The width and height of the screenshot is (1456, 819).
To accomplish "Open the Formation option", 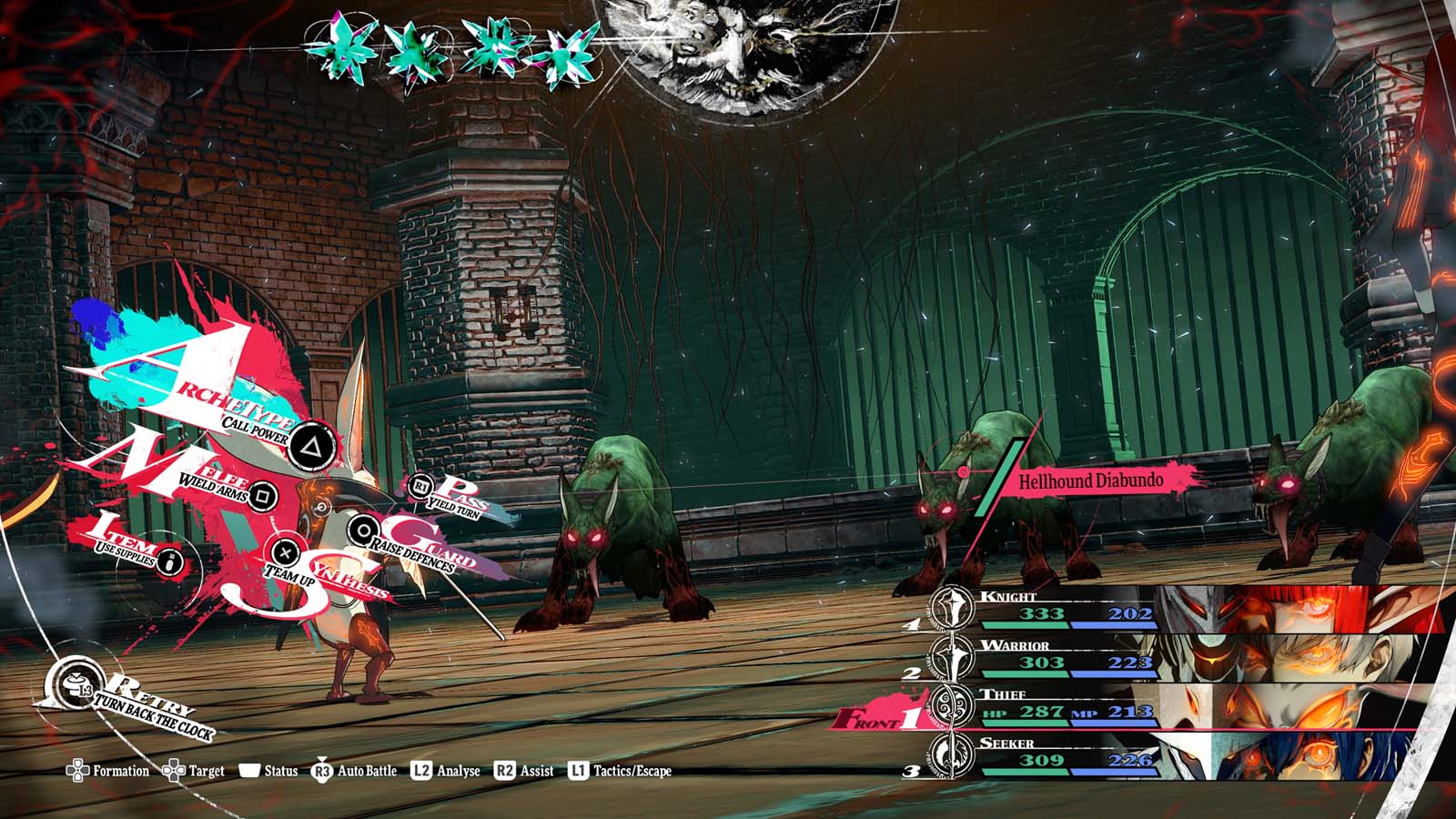I will pyautogui.click(x=107, y=771).
